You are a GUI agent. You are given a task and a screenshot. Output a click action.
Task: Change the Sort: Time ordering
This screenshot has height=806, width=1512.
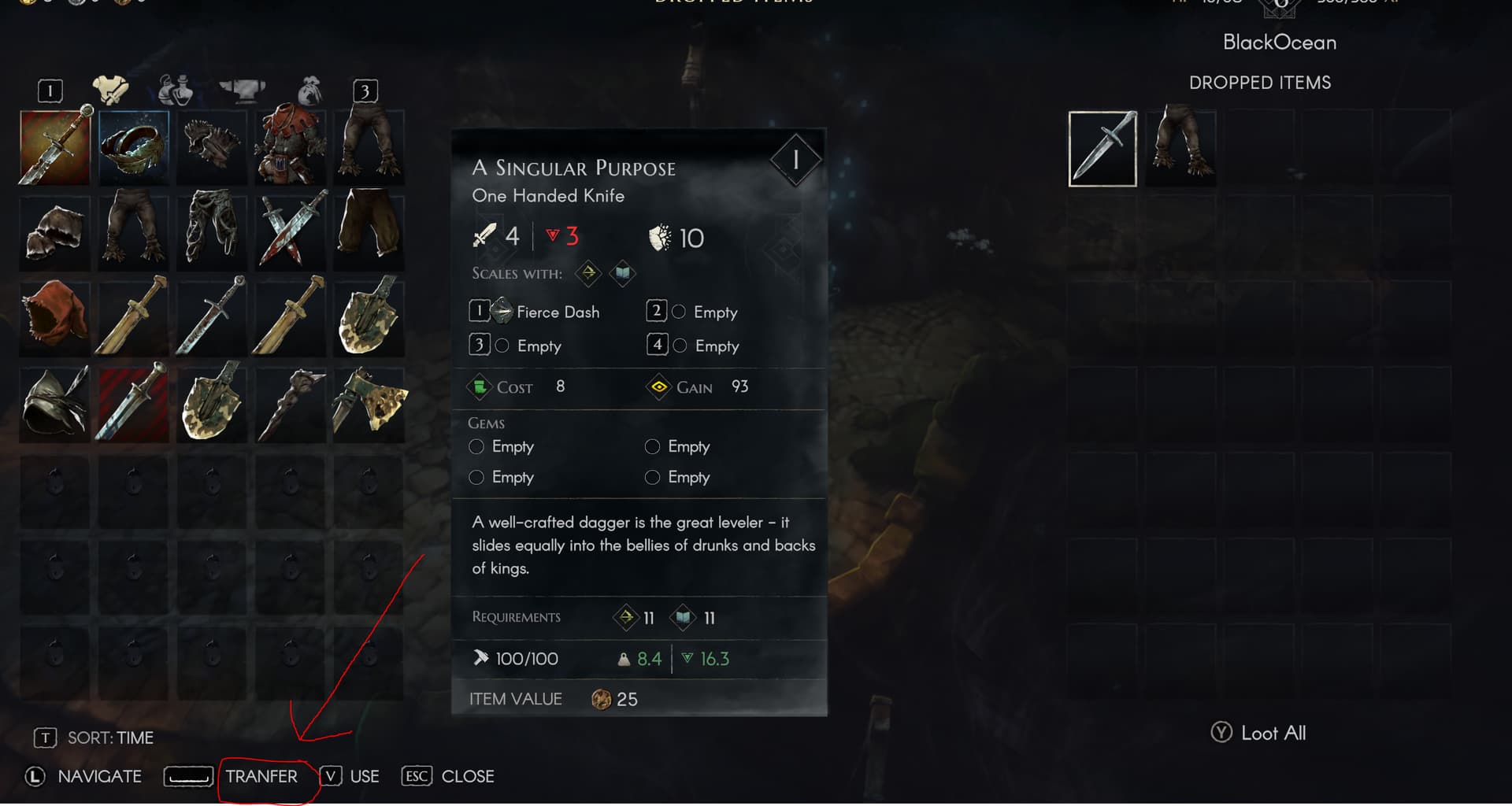click(x=109, y=738)
